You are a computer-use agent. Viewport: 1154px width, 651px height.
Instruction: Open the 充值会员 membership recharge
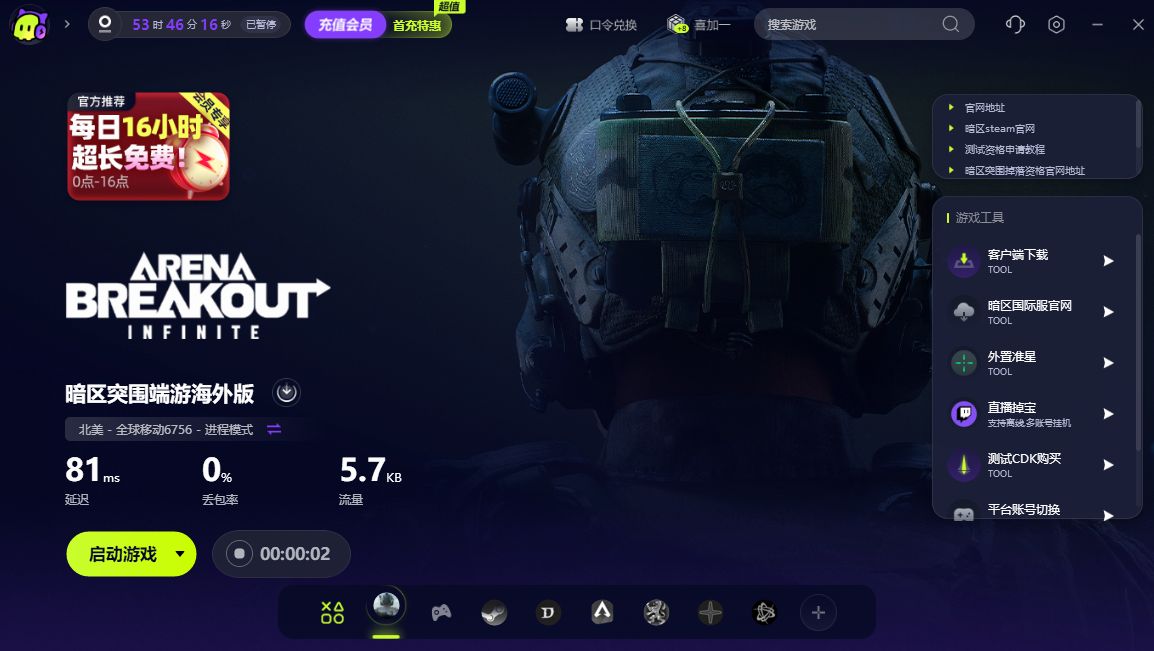[345, 25]
